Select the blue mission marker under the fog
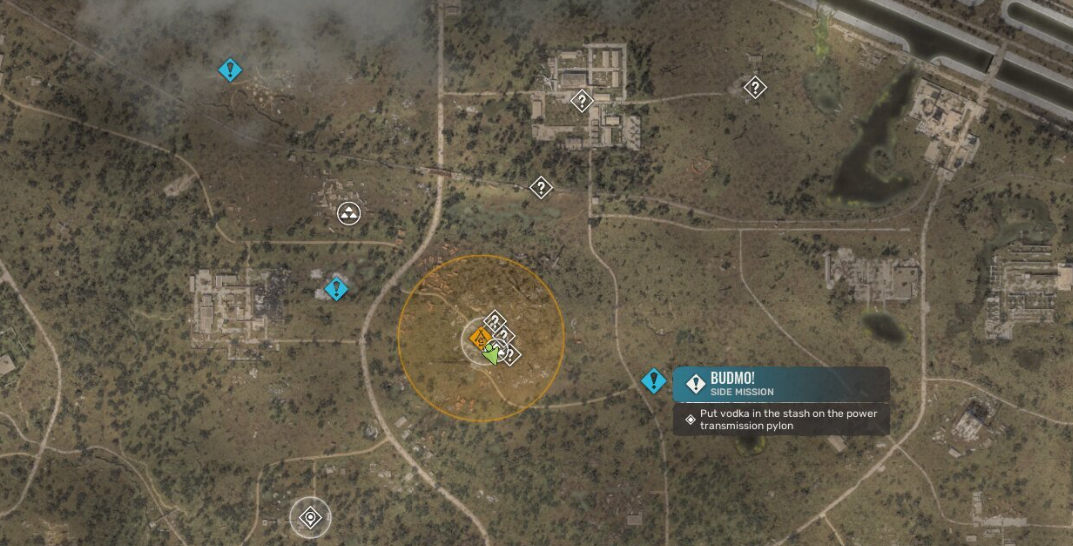This screenshot has height=546, width=1073. 231,70
